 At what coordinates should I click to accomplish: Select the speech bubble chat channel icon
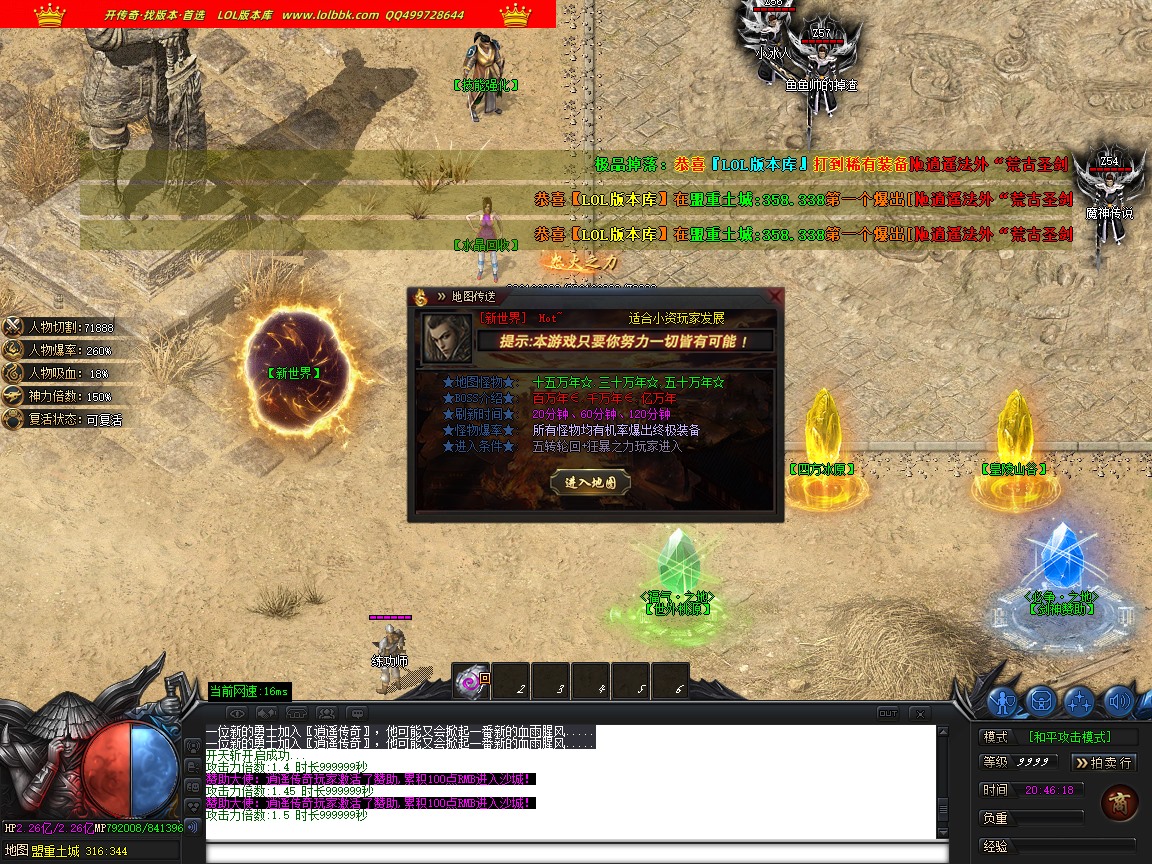[357, 713]
